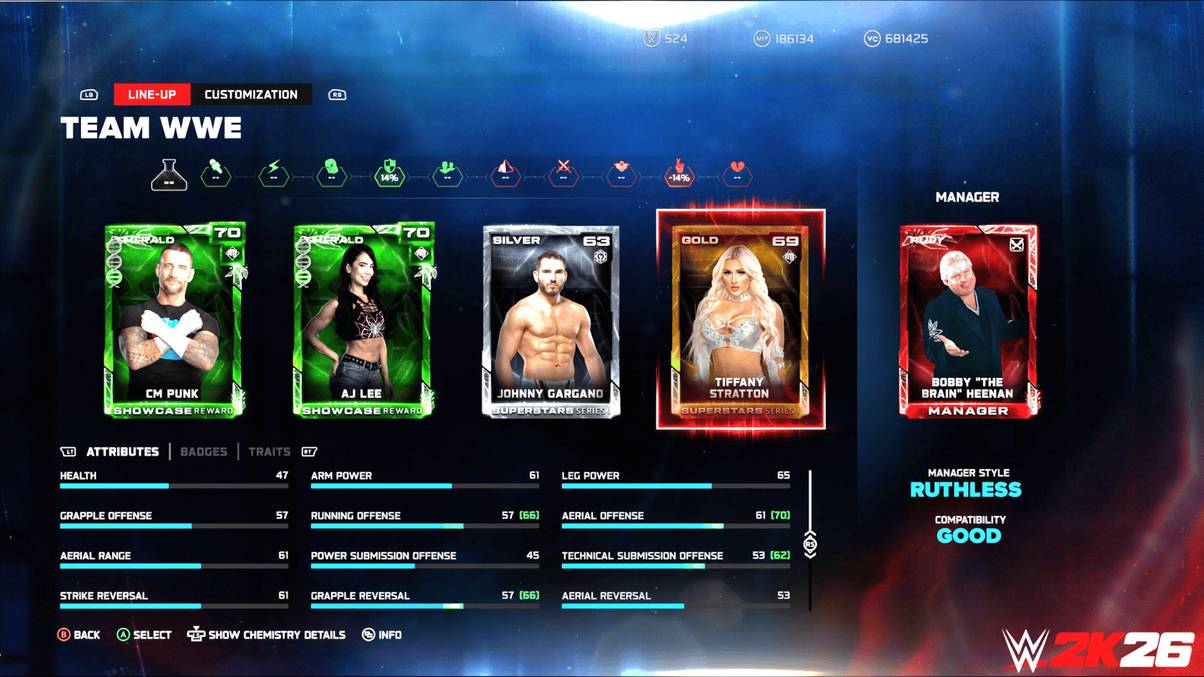The width and height of the screenshot is (1204, 677).
Task: Select the CM Punk emerald card
Action: tap(175, 320)
